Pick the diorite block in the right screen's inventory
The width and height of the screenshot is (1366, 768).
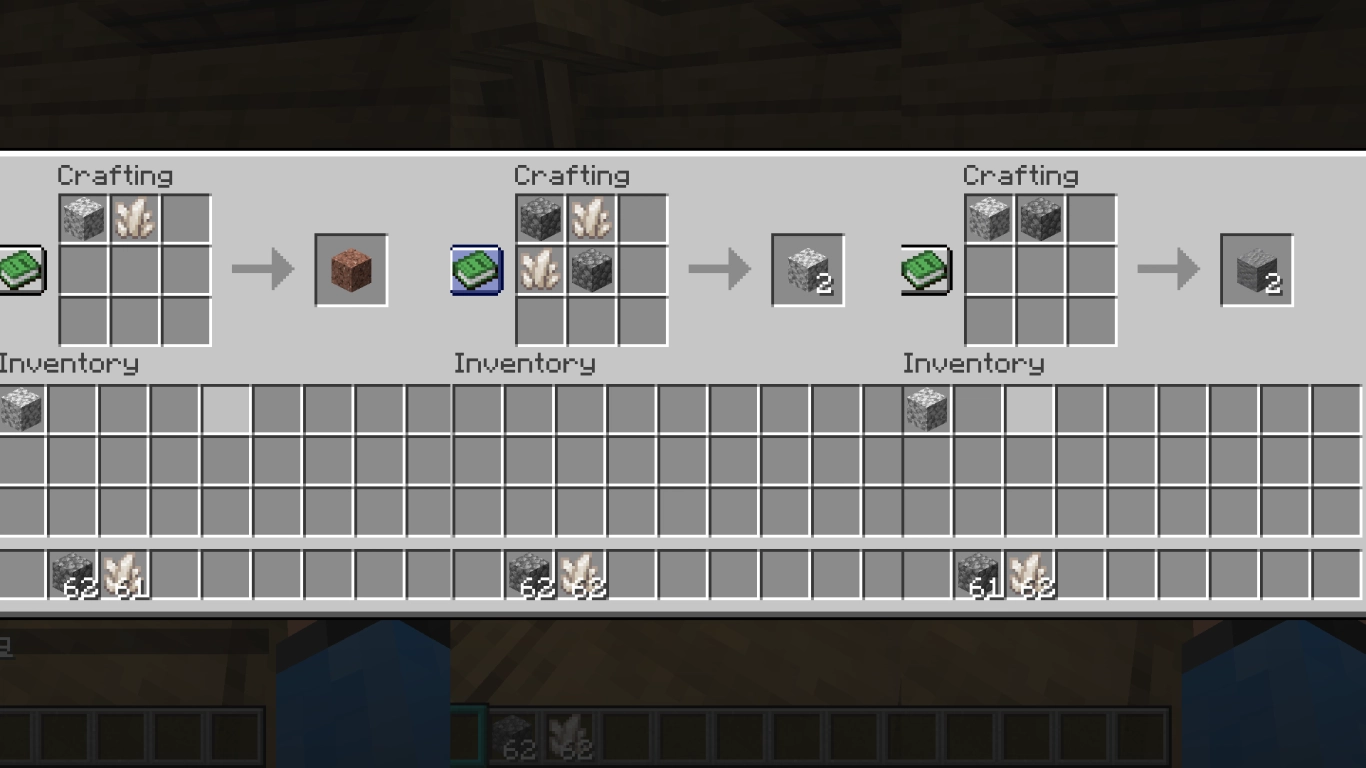coord(925,409)
